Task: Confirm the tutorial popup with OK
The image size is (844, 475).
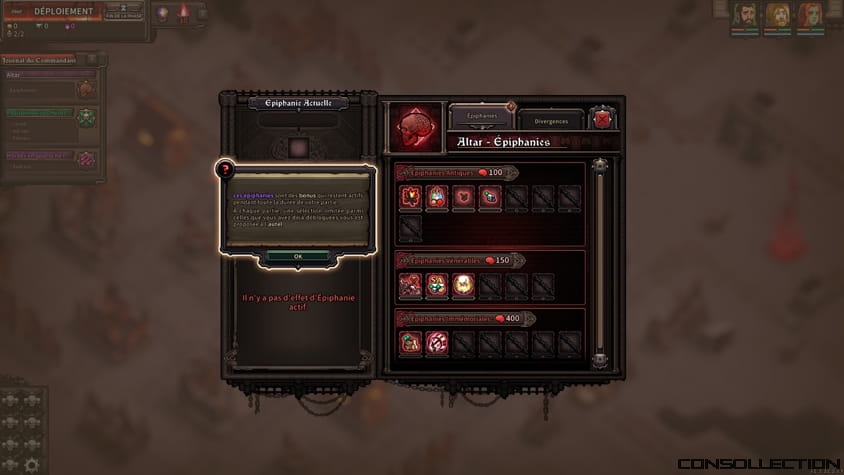Action: tap(298, 256)
